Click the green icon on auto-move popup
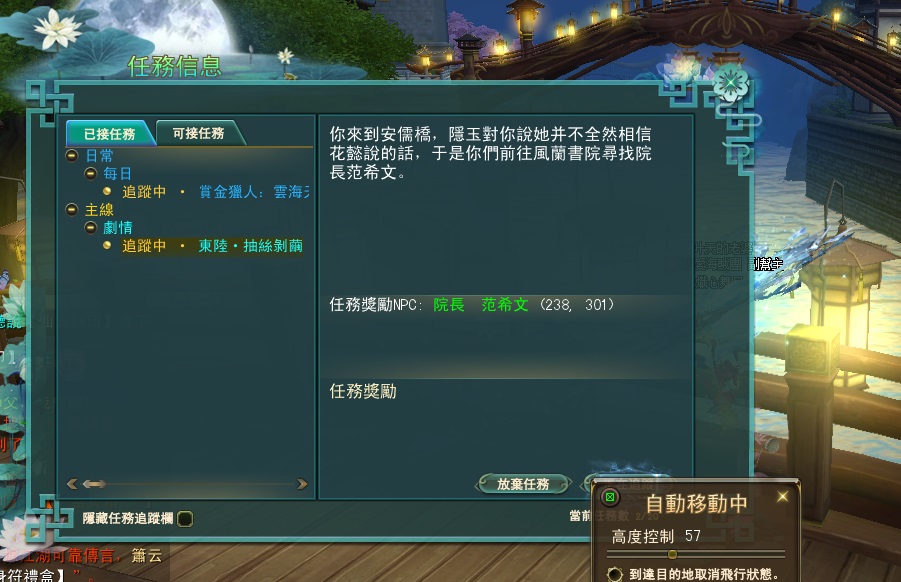 click(611, 497)
